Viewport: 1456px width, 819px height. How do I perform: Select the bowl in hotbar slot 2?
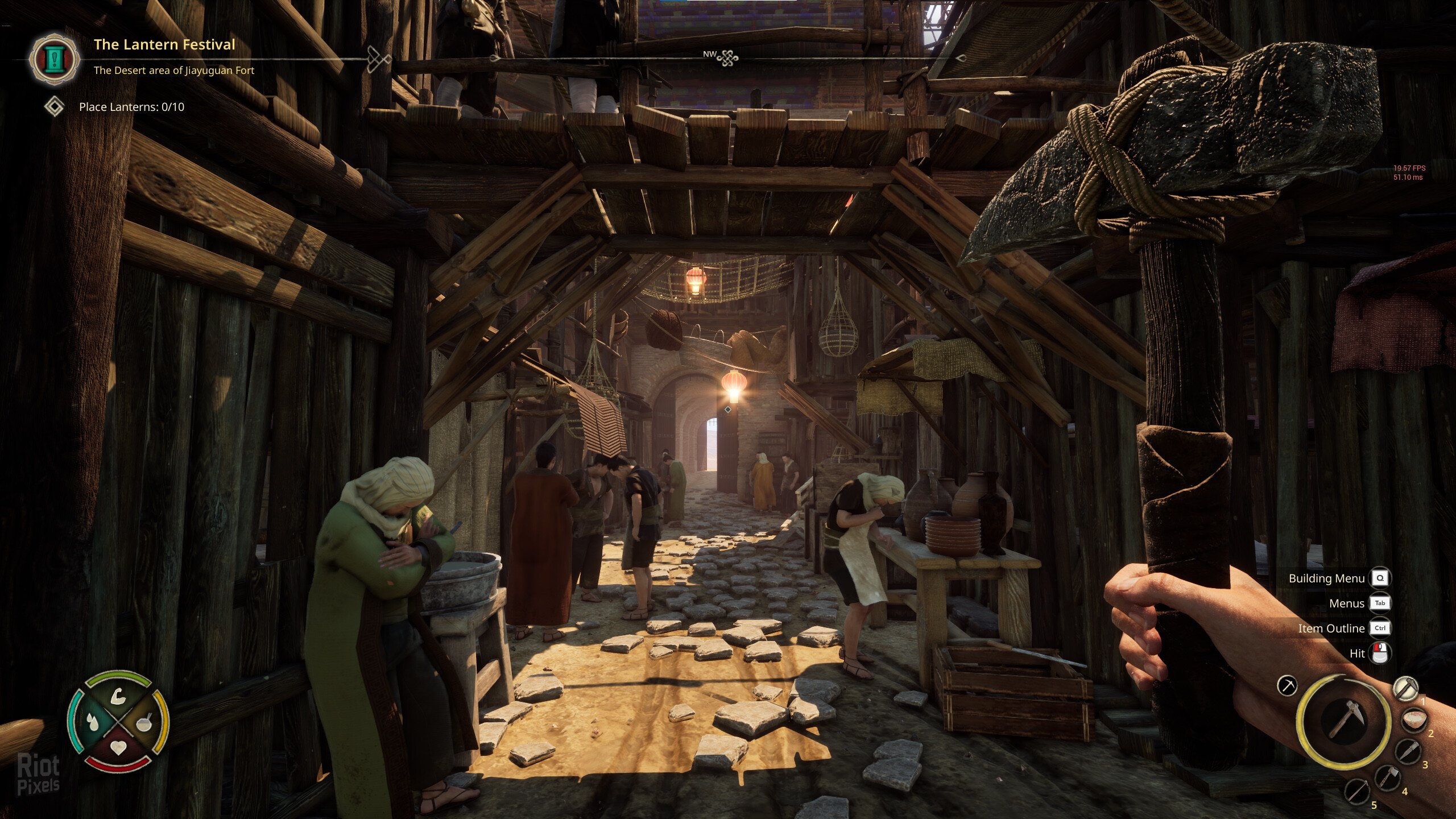pos(1413,720)
